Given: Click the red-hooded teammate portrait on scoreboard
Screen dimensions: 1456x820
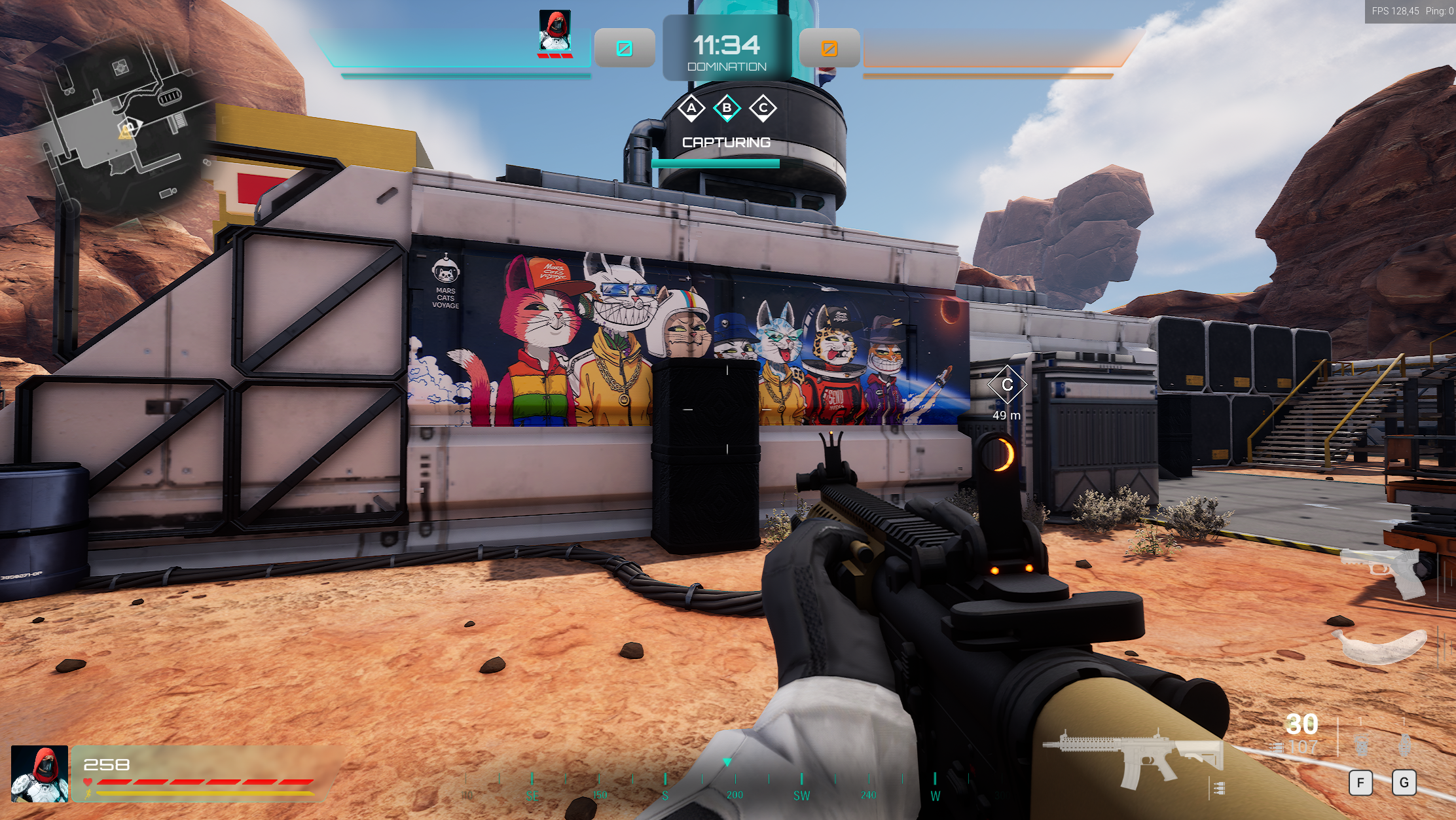Looking at the screenshot, I should 555,31.
